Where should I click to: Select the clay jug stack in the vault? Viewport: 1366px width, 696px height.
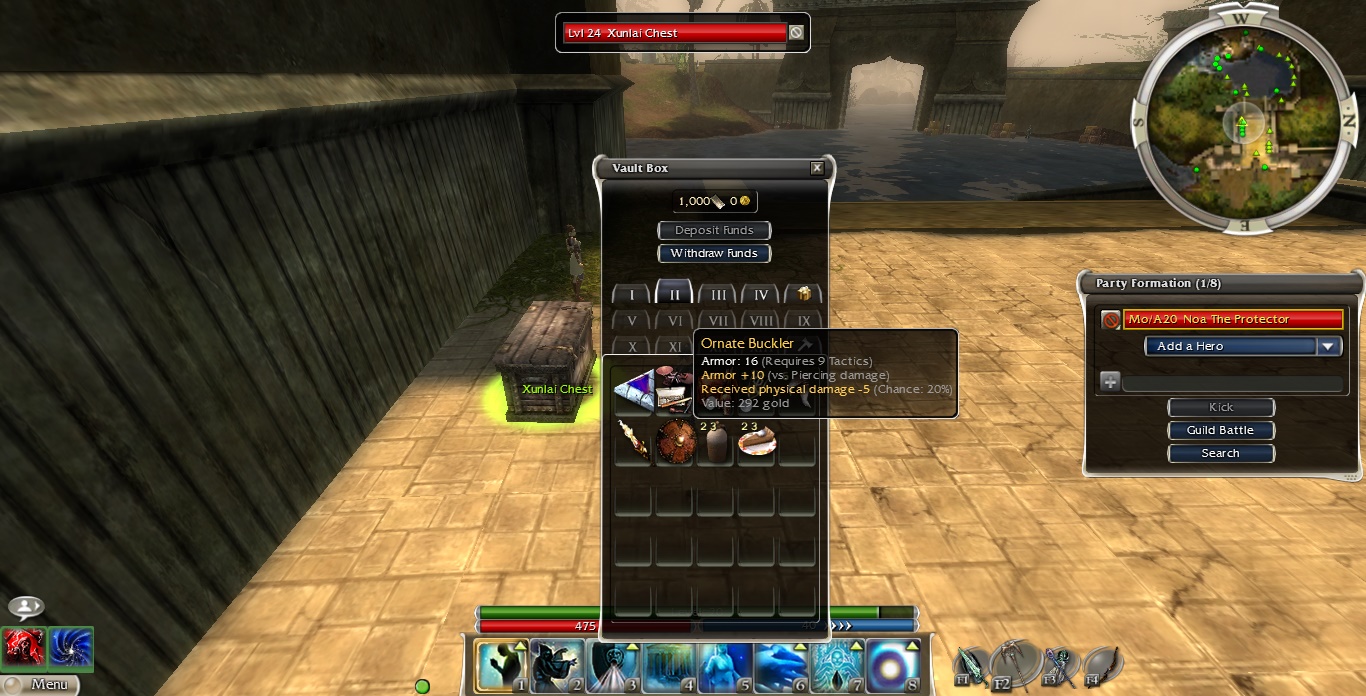(715, 442)
